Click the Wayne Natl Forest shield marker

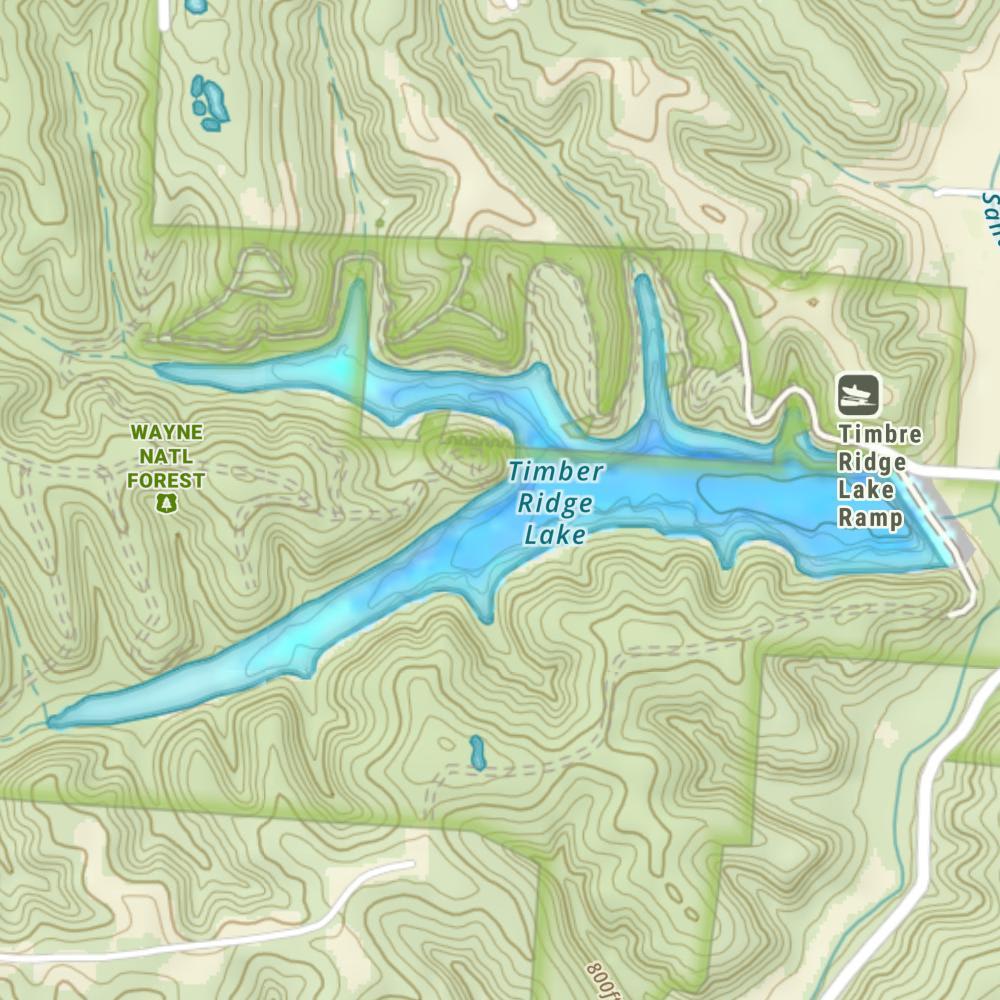(166, 502)
